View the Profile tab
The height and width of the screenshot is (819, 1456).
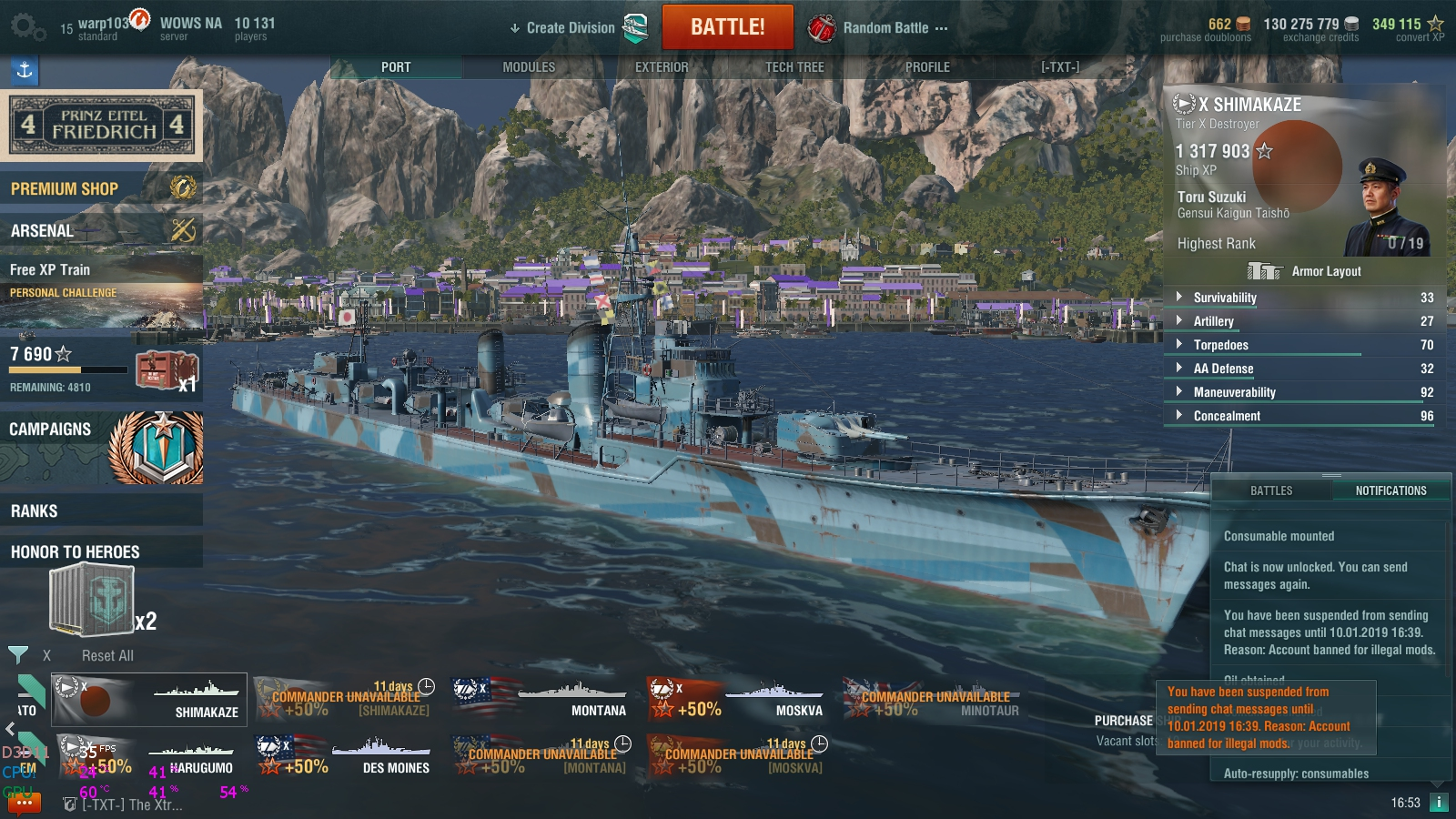pos(927,67)
